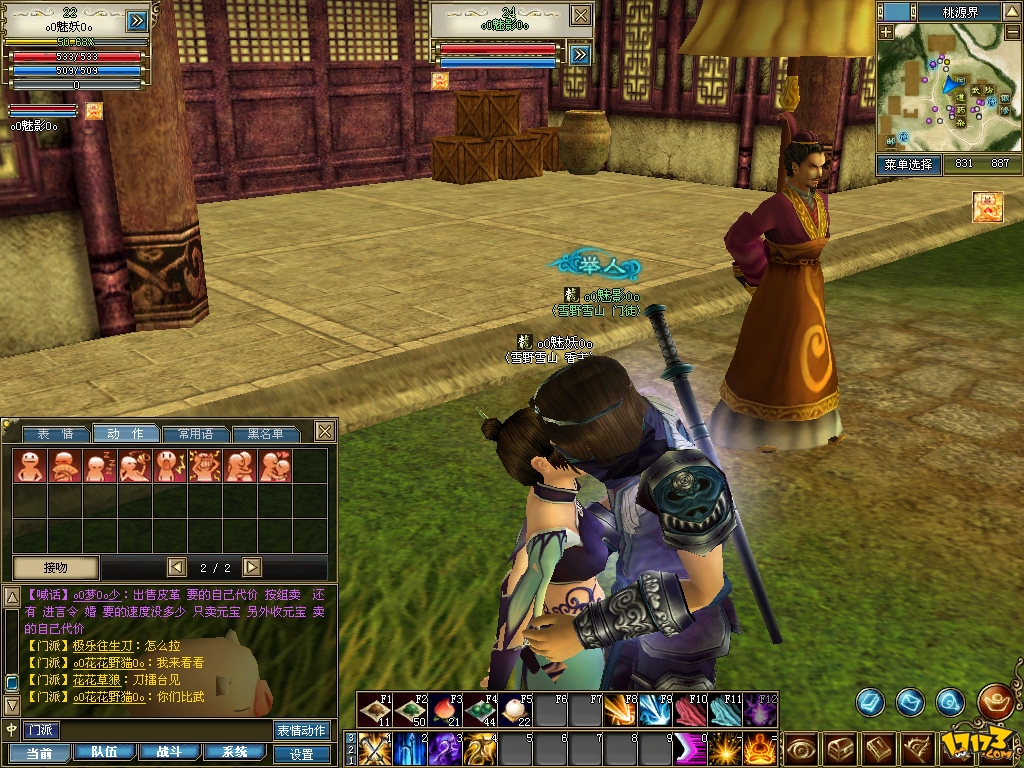Viewport: 1024px width, 768px height.
Task: Zoom in the minimap with plus button
Action: [x=885, y=32]
